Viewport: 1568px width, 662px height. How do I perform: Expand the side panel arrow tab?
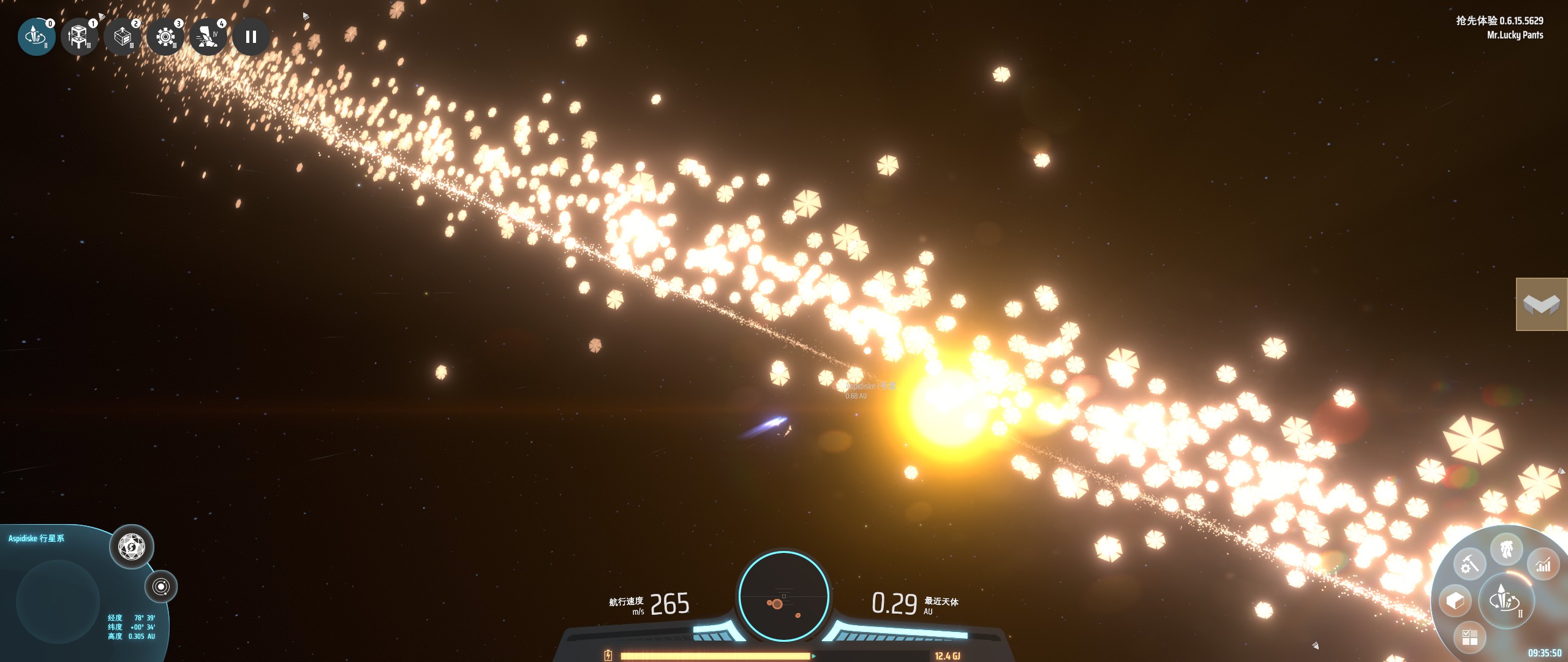point(1541,304)
